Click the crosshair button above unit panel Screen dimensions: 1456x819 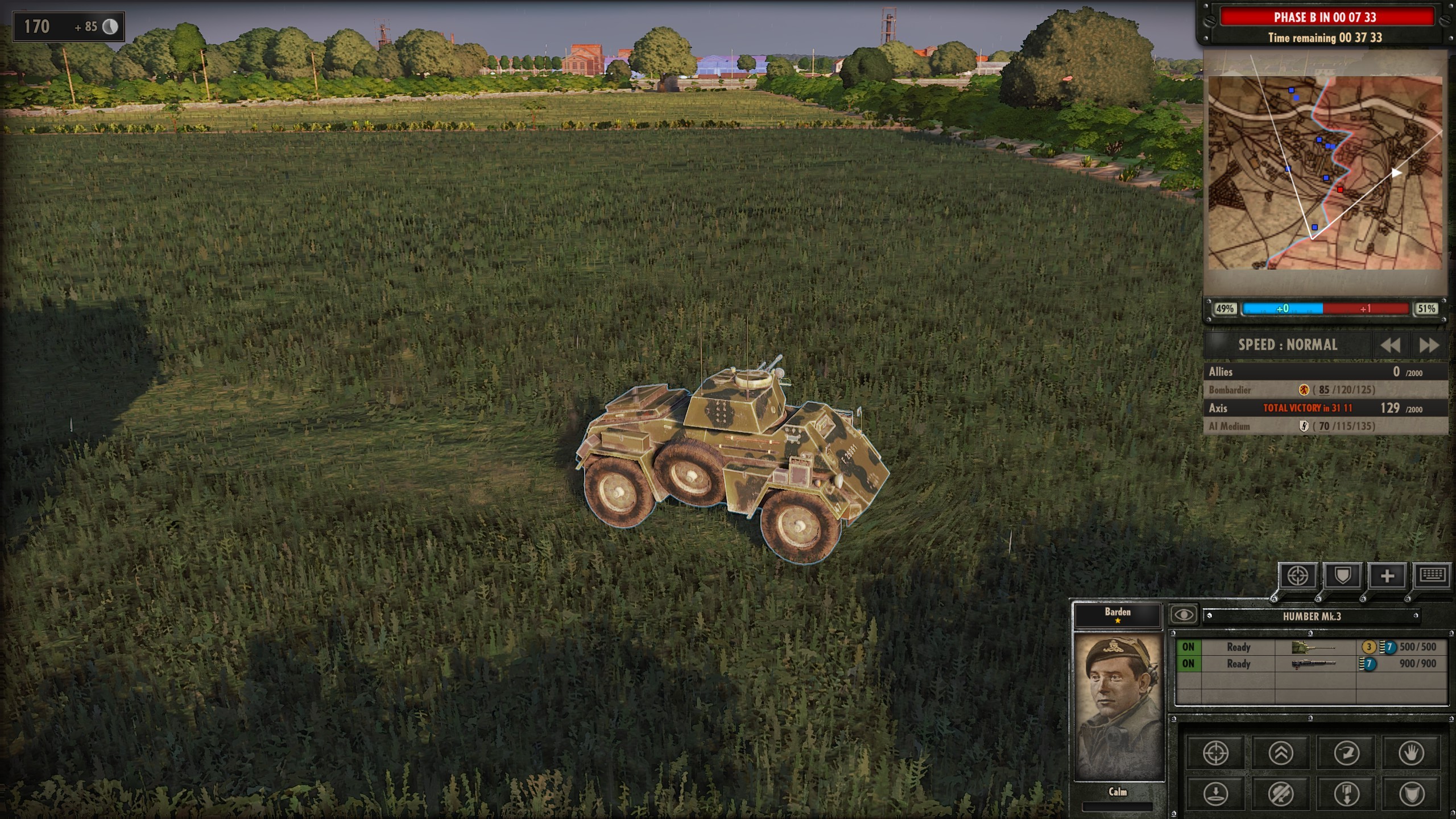tap(1297, 576)
